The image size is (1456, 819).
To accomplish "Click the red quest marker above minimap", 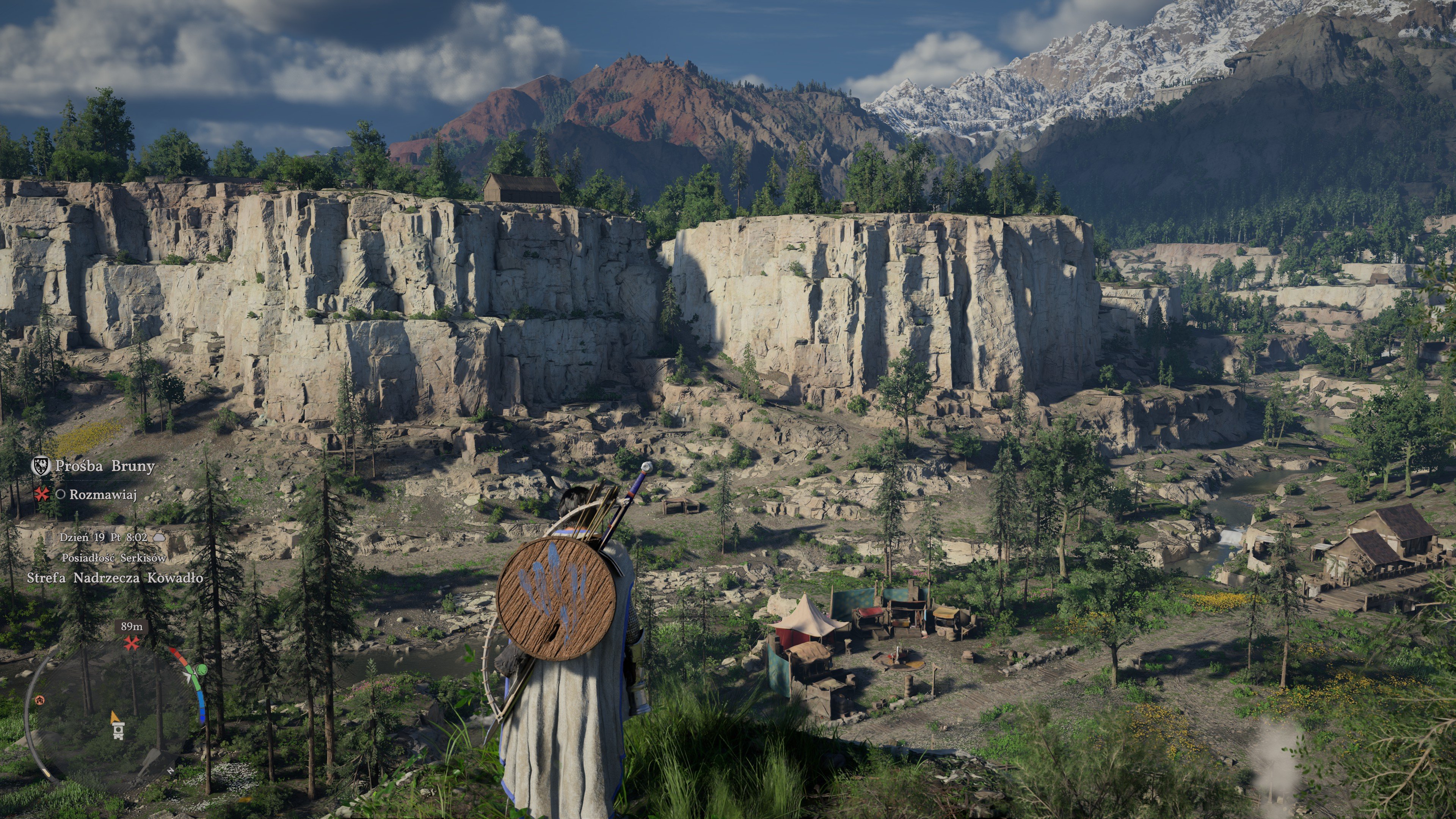I will [132, 643].
